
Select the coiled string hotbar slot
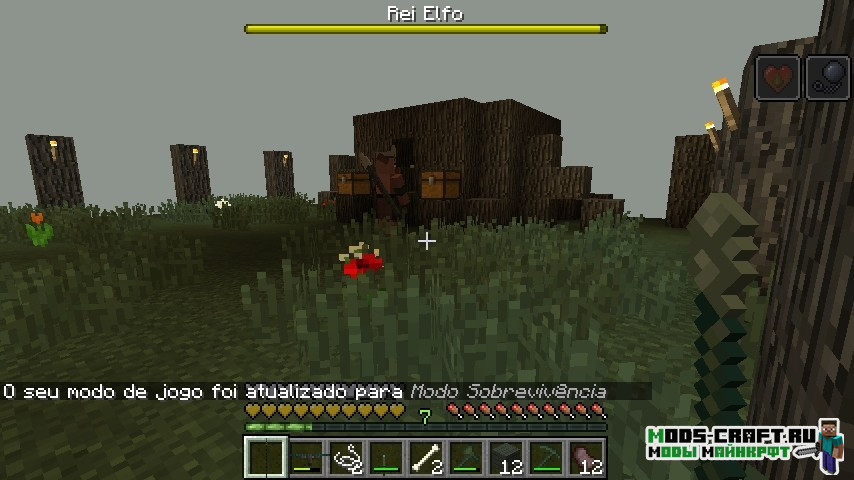(346, 459)
